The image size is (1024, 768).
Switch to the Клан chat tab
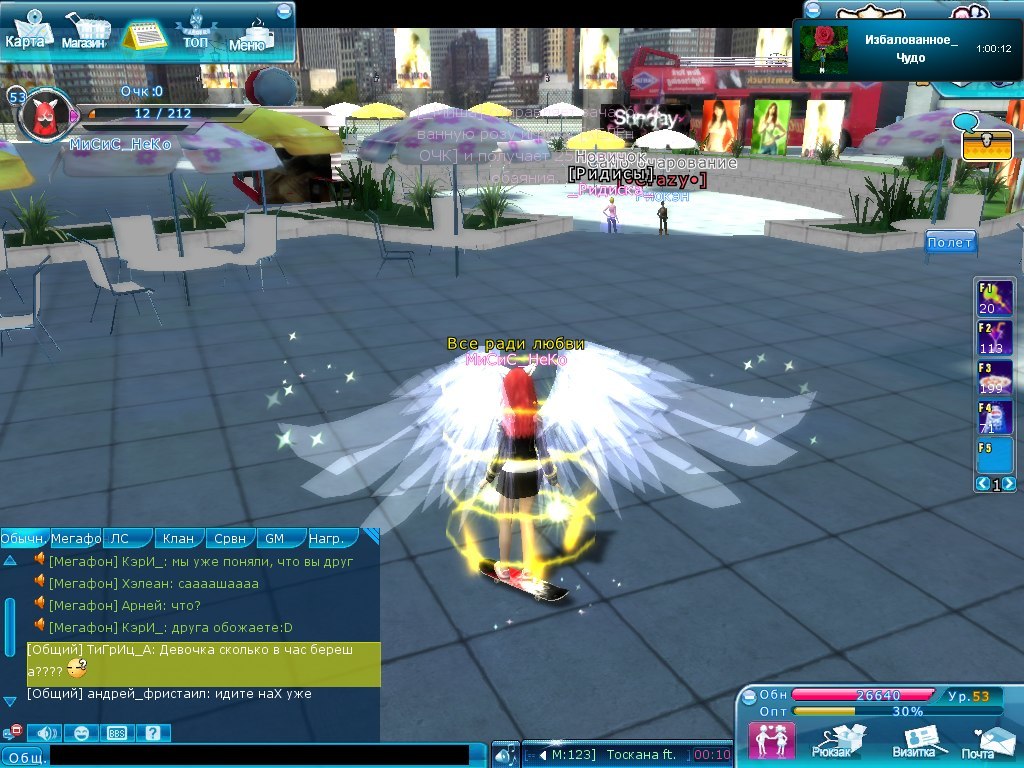pos(179,539)
